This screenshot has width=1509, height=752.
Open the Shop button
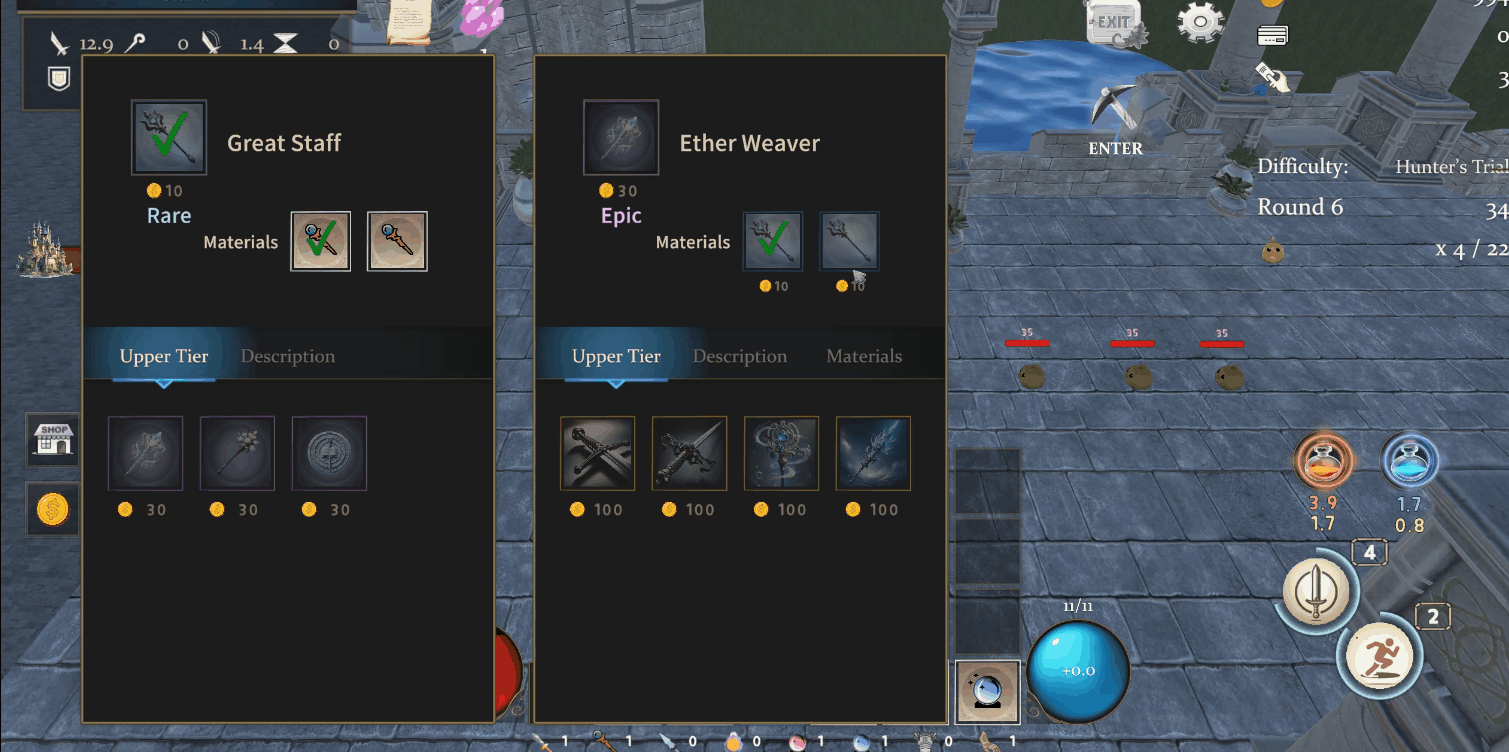[54, 439]
